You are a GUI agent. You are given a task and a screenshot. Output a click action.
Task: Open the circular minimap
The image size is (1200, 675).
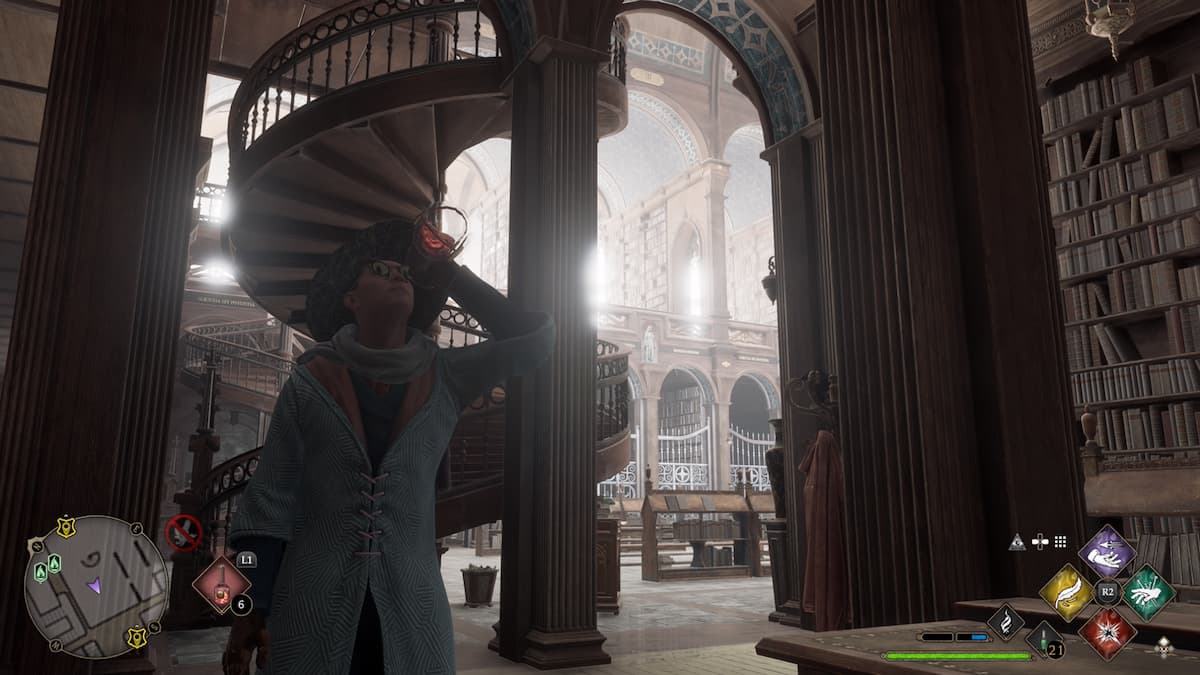95,586
